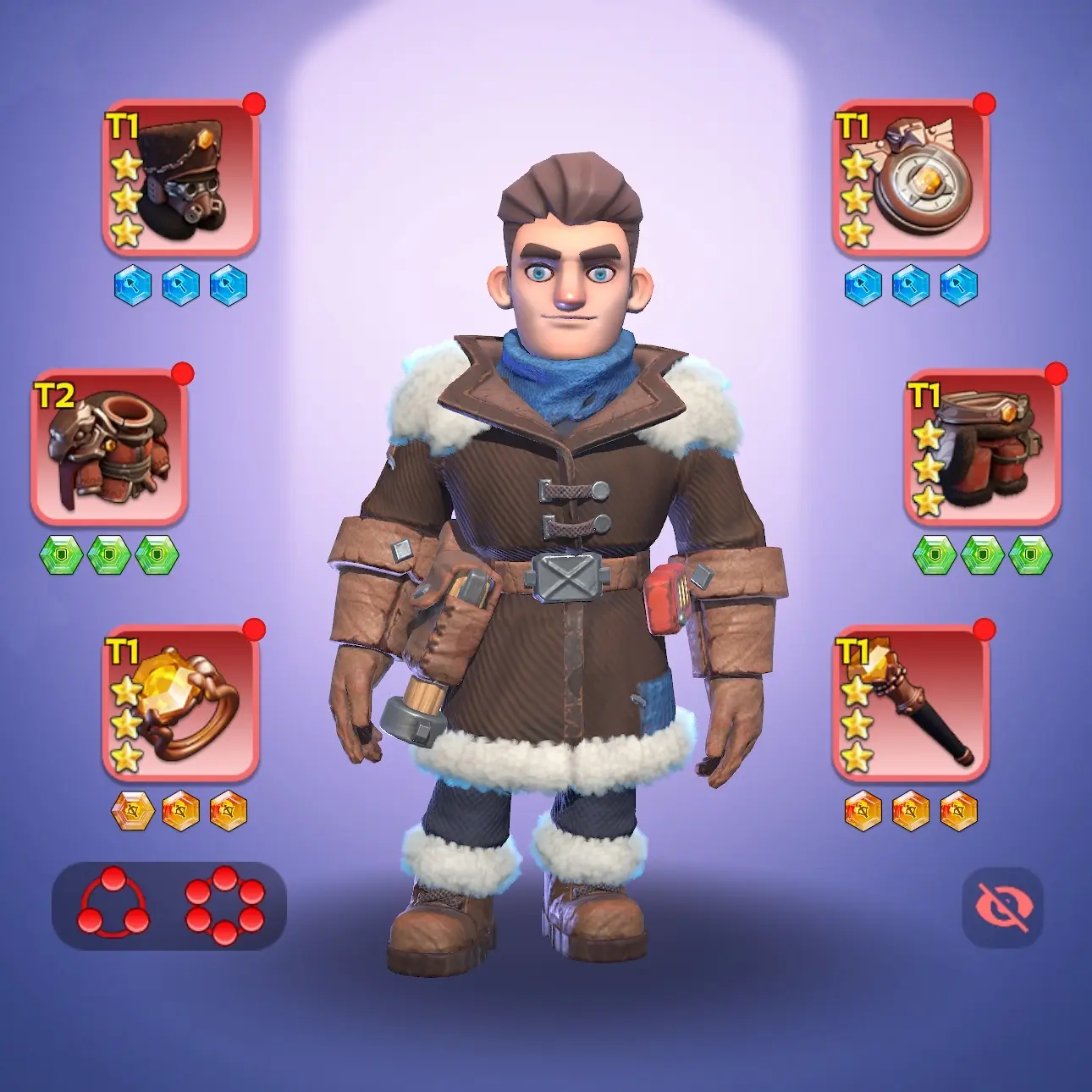Select the gas mask hat equipment slot
The width and height of the screenshot is (1092, 1092).
point(180,179)
